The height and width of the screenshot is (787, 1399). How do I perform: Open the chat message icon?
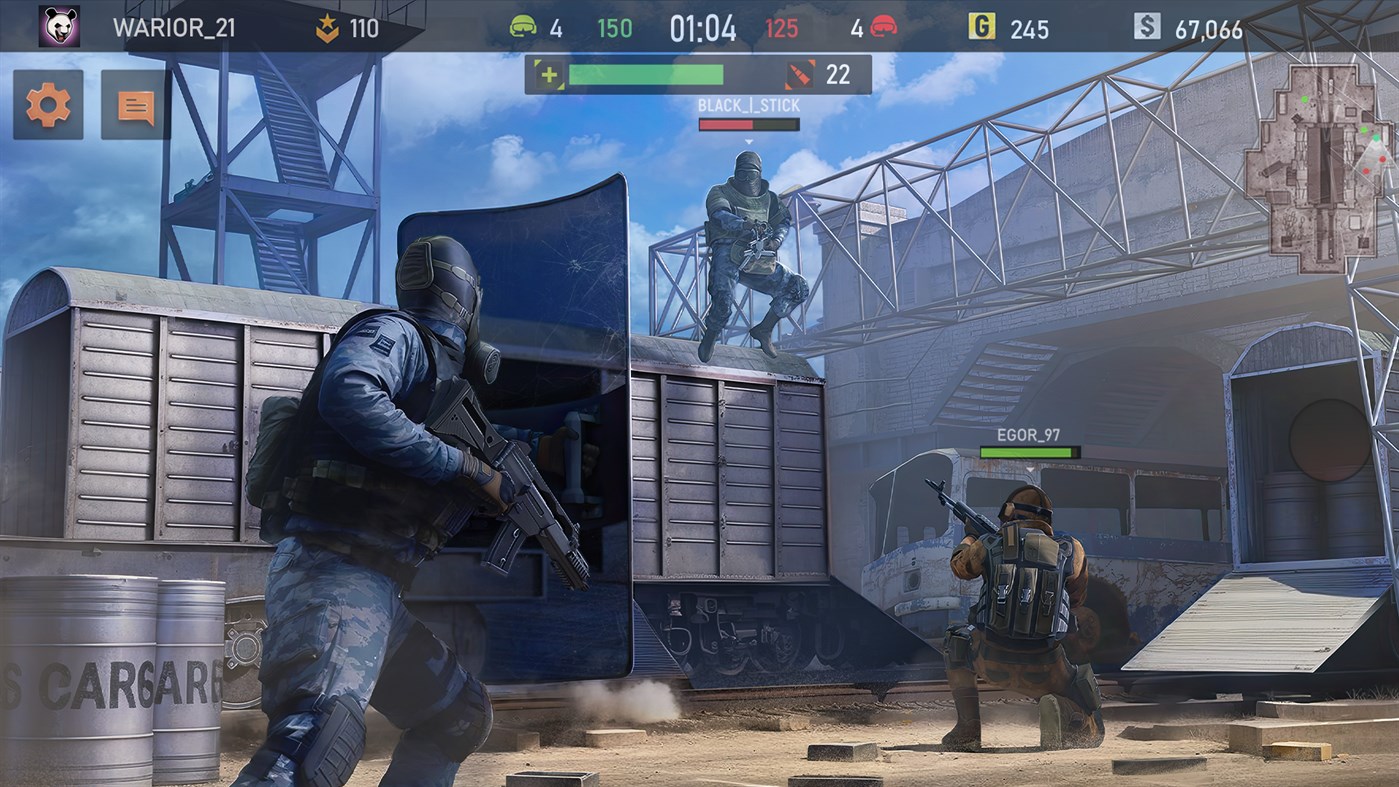(132, 104)
